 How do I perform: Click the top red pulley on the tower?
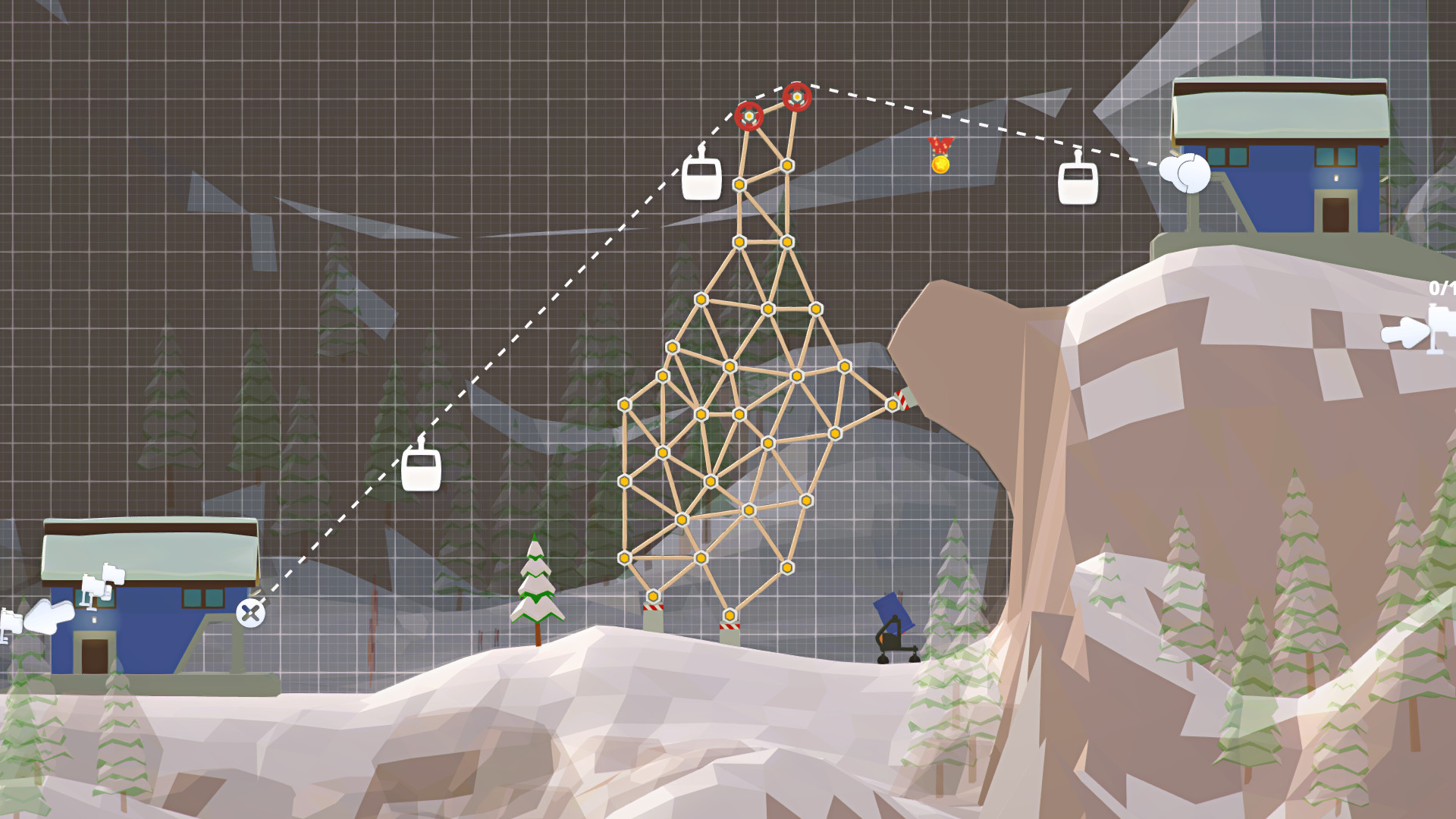[x=798, y=96]
